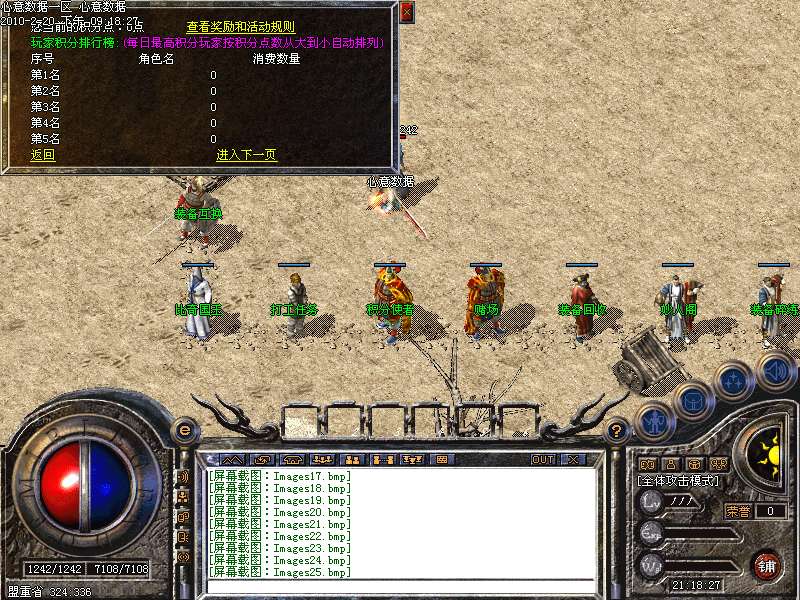
Task: Open the shop with the red 铺 button
Action: pos(767,565)
